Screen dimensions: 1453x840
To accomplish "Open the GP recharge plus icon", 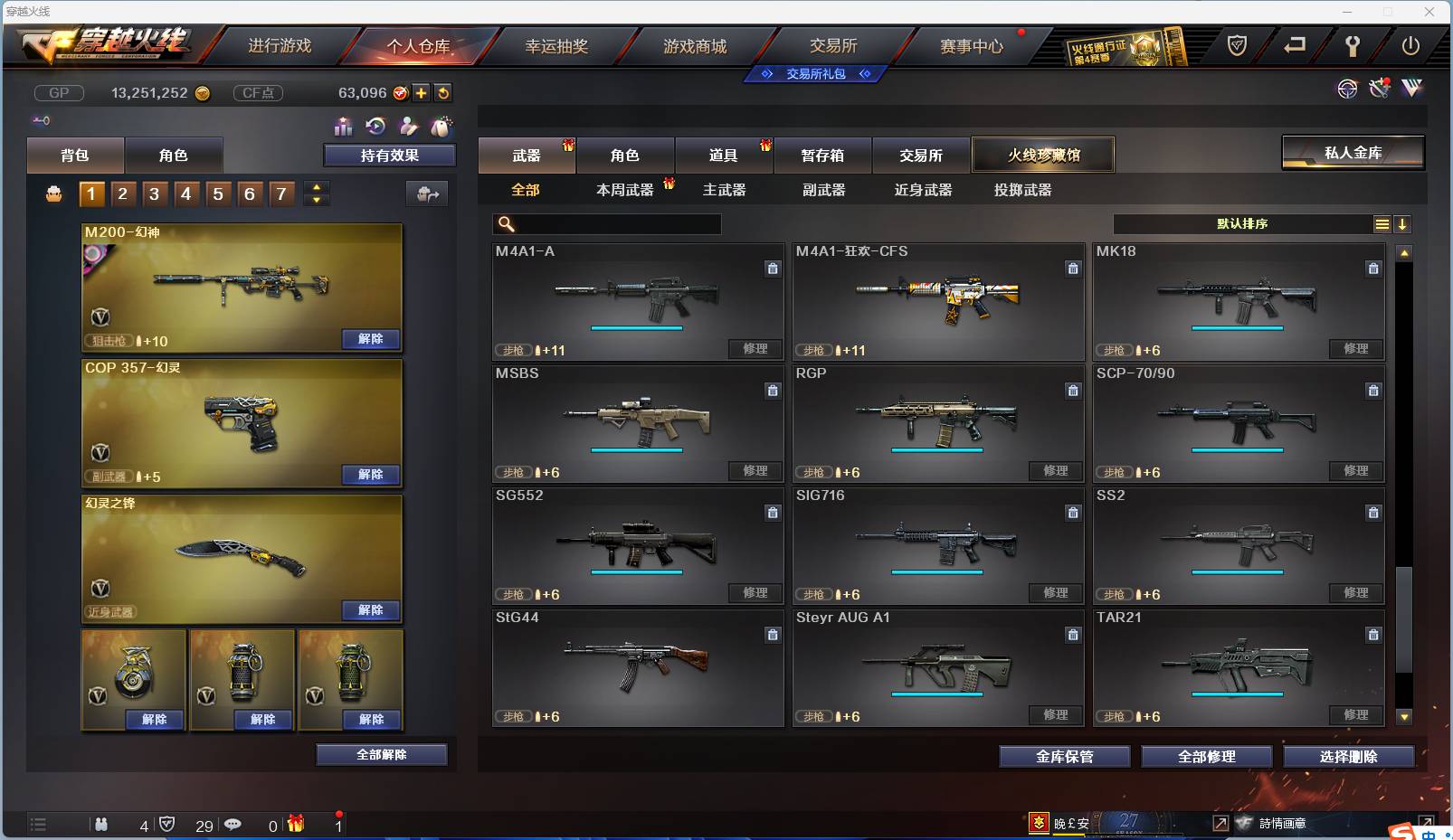I will [x=422, y=91].
